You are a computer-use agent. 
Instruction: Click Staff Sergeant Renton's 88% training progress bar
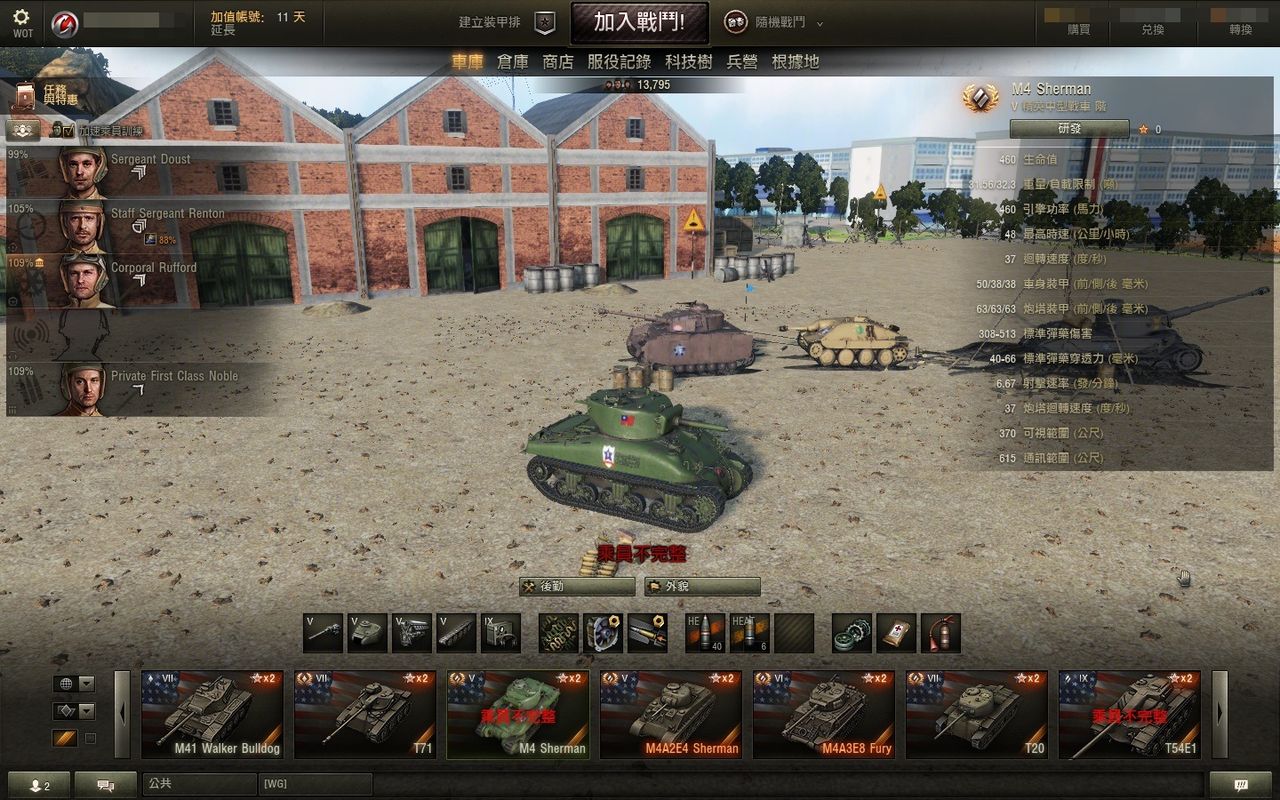pyautogui.click(x=161, y=239)
